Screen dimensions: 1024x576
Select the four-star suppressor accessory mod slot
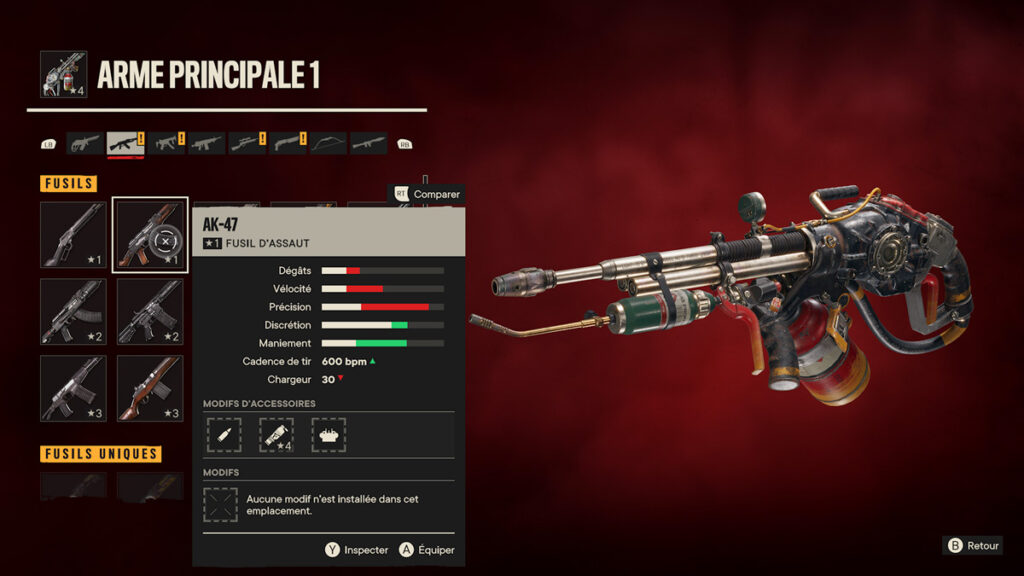pyautogui.click(x=276, y=434)
